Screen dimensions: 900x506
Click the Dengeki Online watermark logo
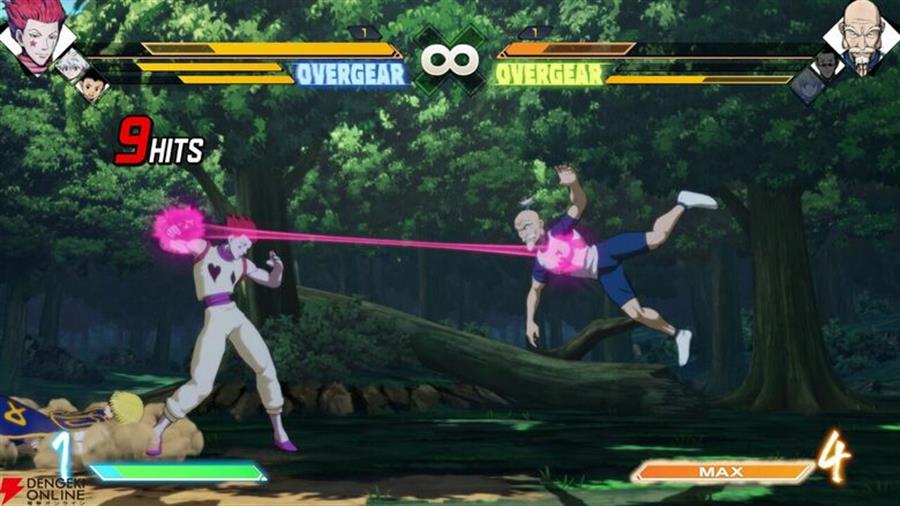click(40, 489)
